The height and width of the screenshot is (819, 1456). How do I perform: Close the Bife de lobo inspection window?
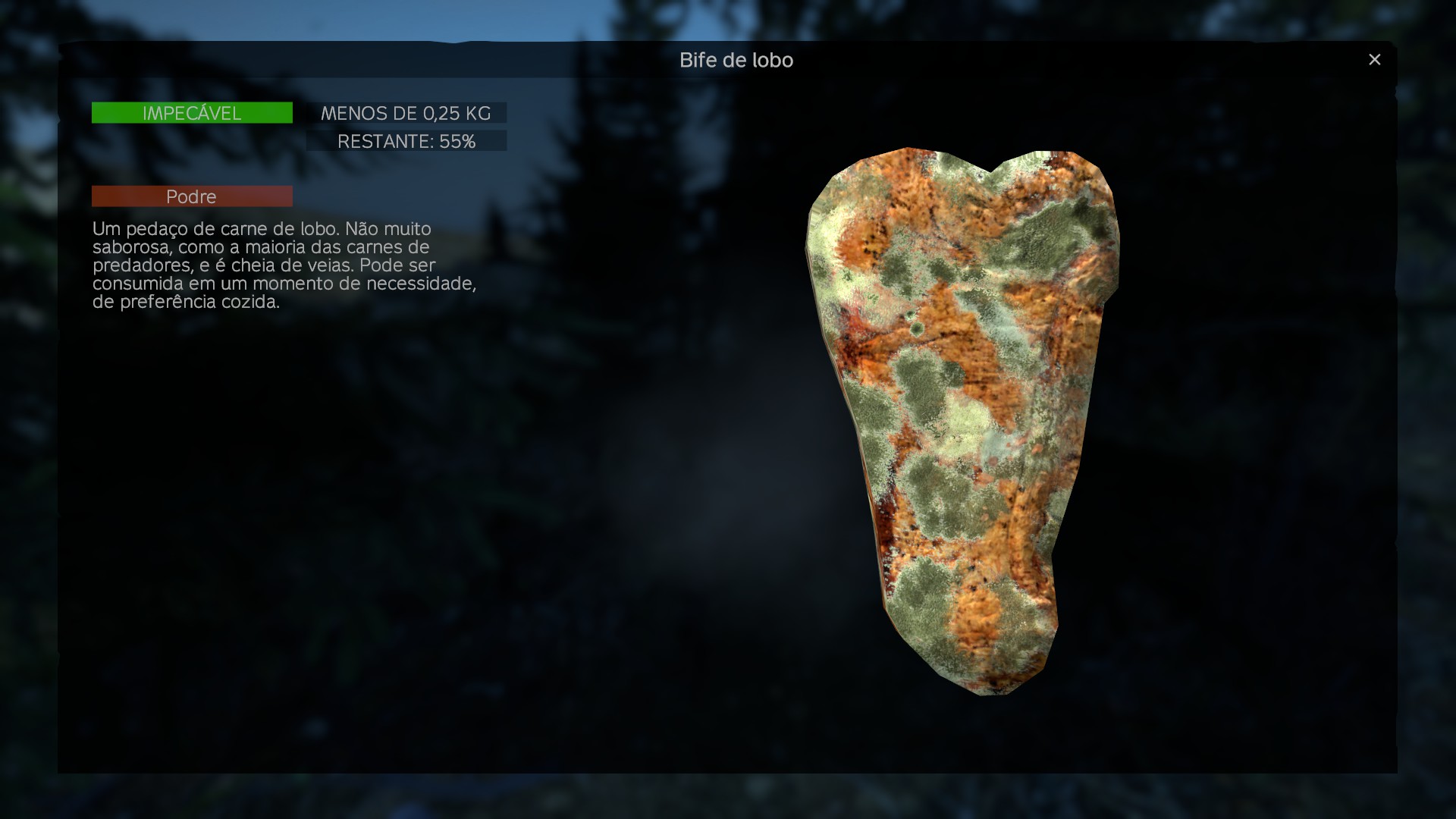coord(1374,59)
